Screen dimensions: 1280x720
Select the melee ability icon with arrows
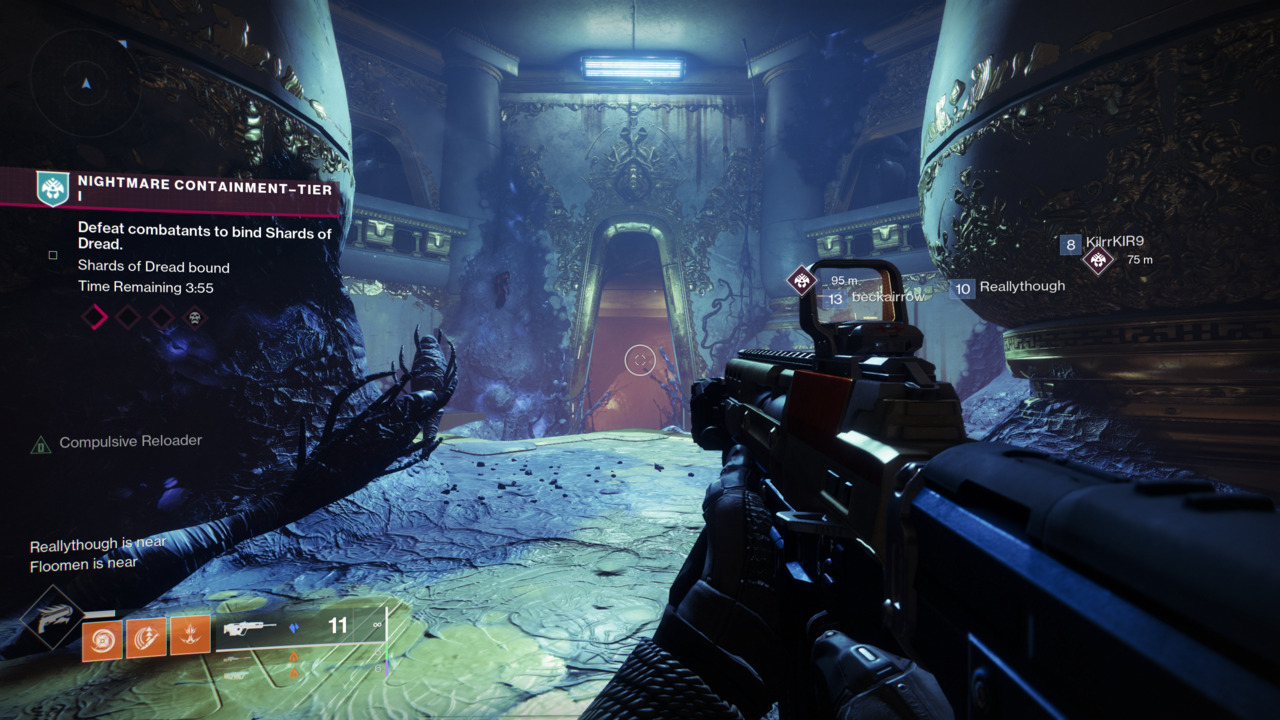pos(145,636)
